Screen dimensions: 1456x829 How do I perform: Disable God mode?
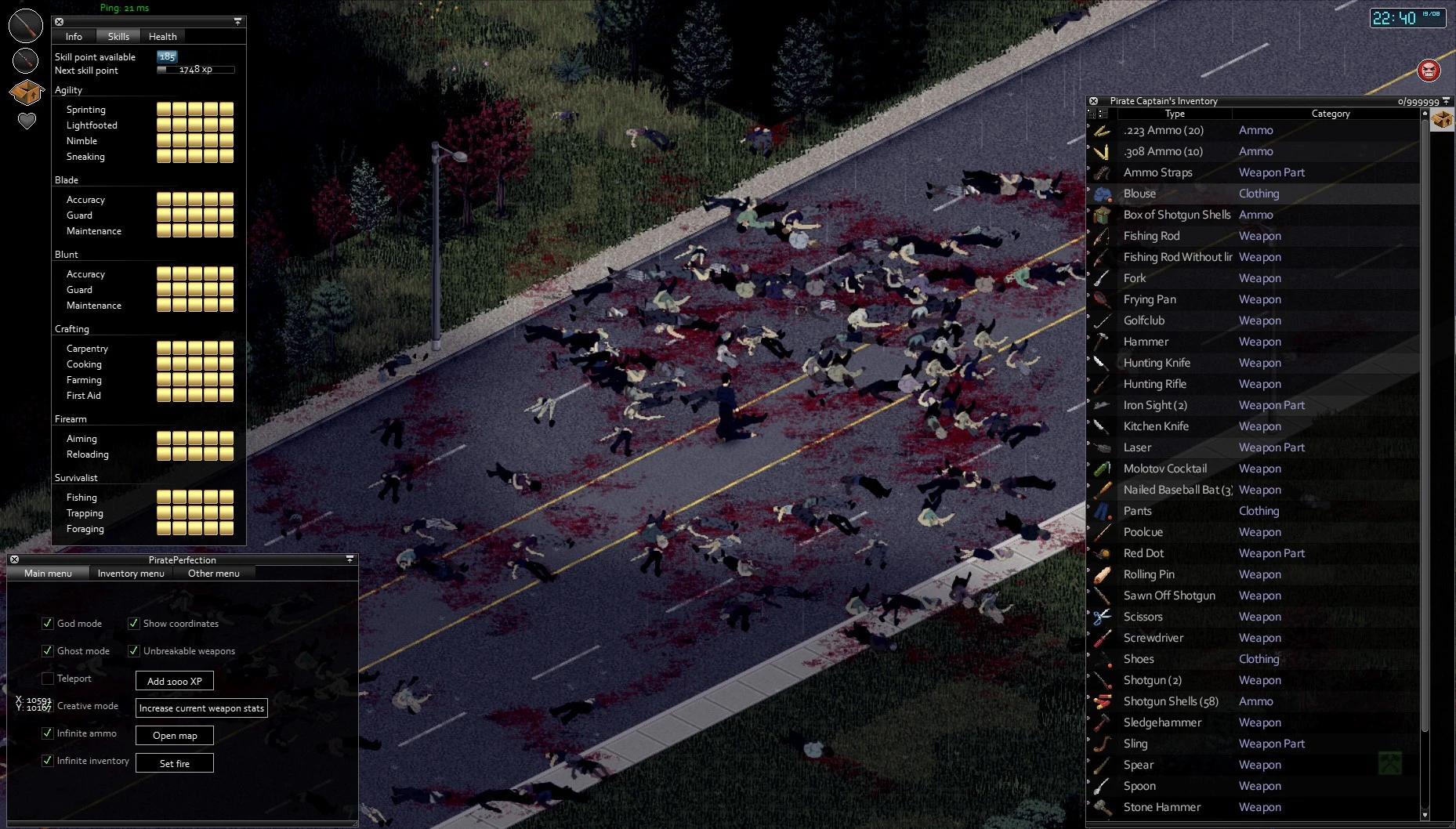pos(47,623)
